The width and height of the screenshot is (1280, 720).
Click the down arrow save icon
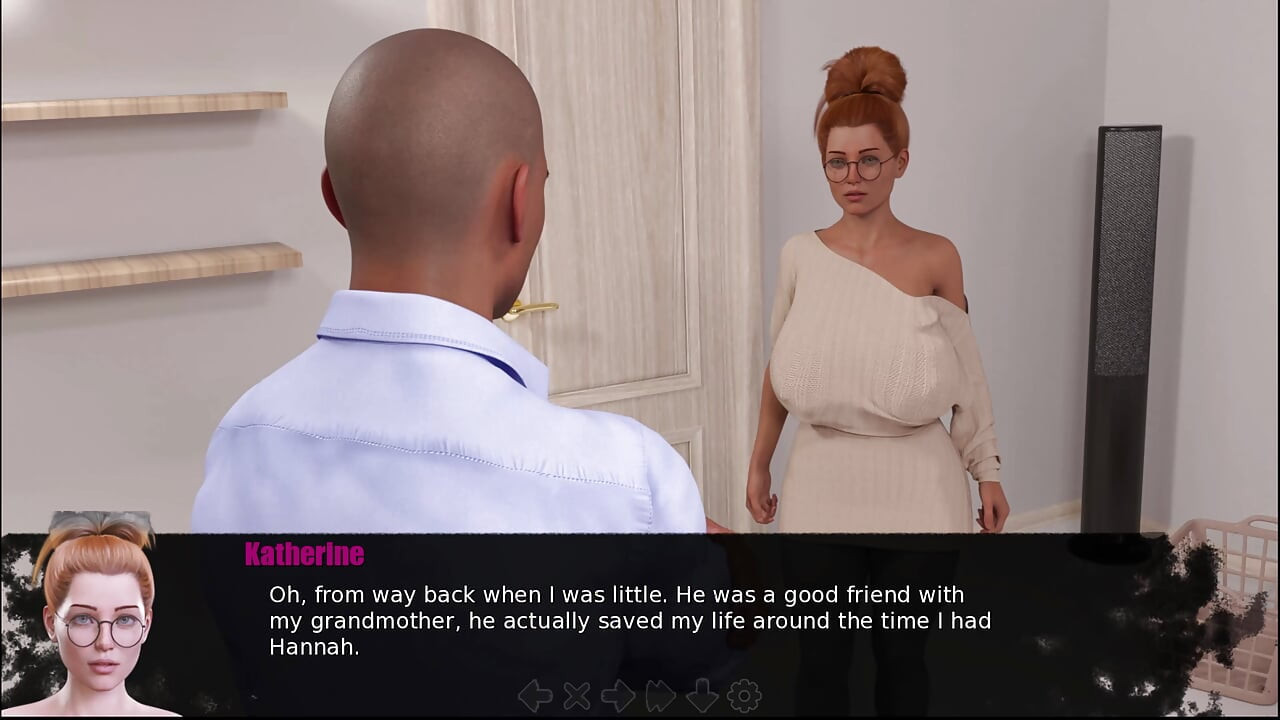[702, 696]
